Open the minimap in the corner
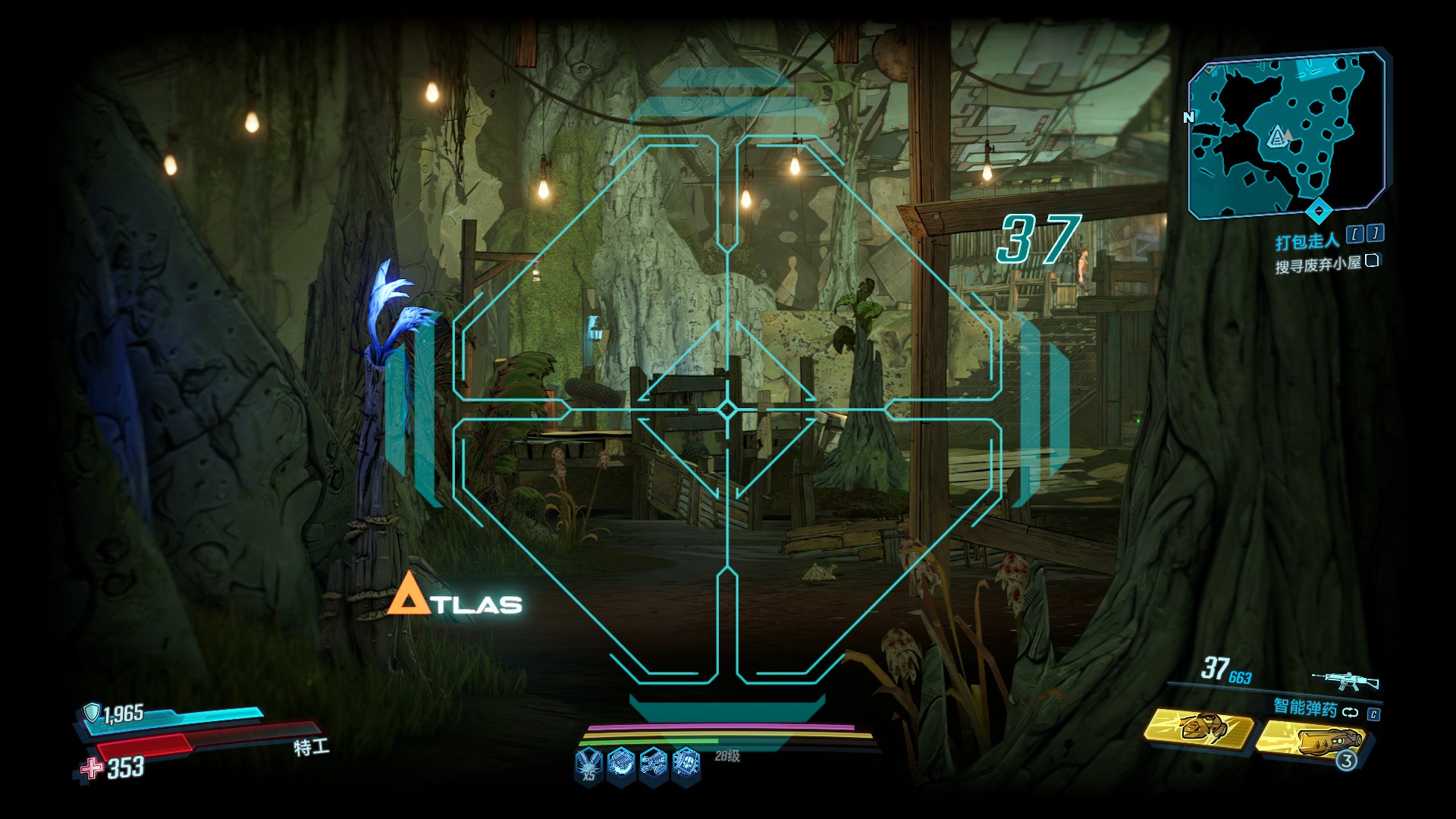 tap(1286, 133)
